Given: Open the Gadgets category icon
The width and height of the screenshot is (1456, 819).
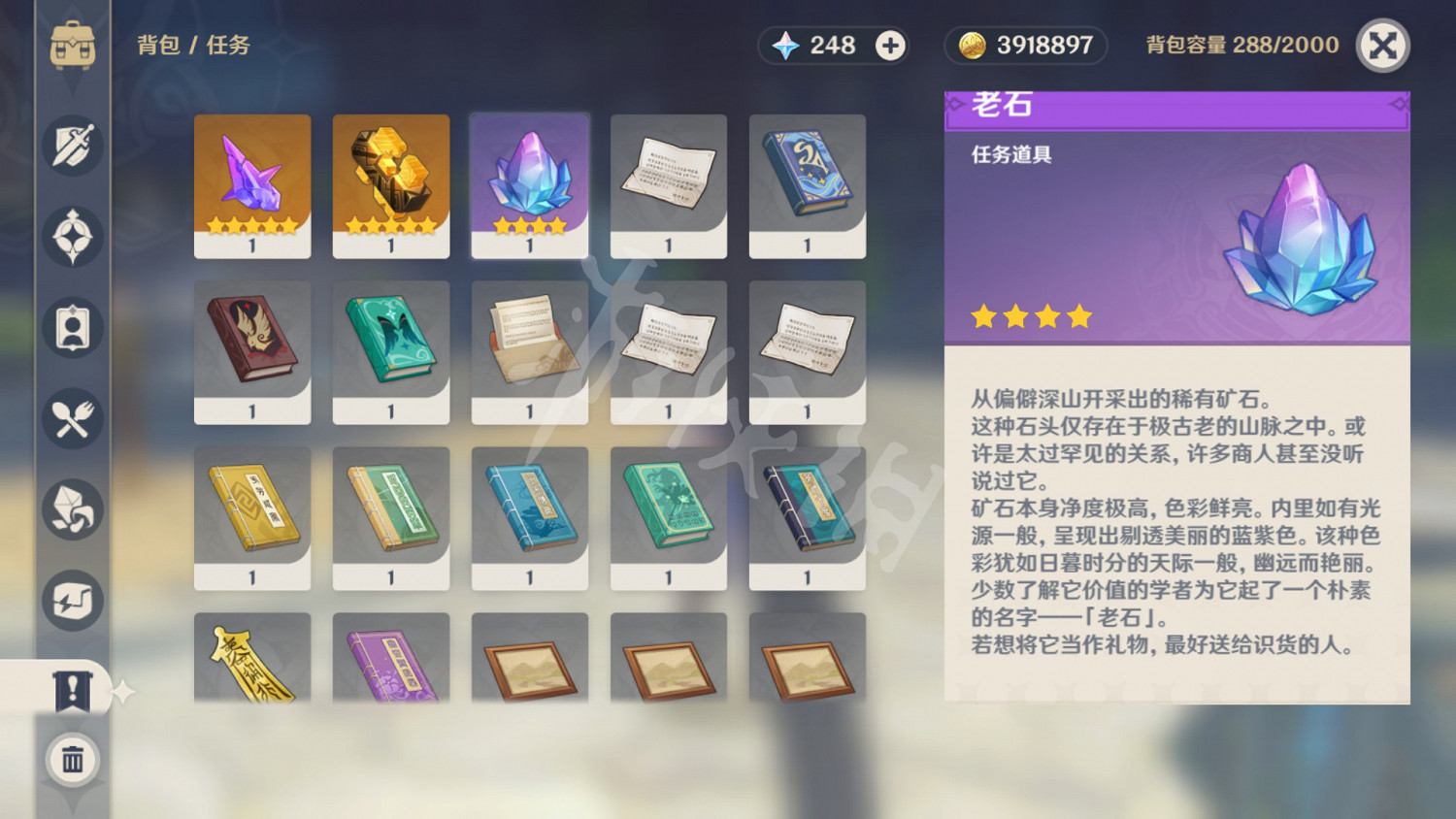Looking at the screenshot, I should pos(72,600).
